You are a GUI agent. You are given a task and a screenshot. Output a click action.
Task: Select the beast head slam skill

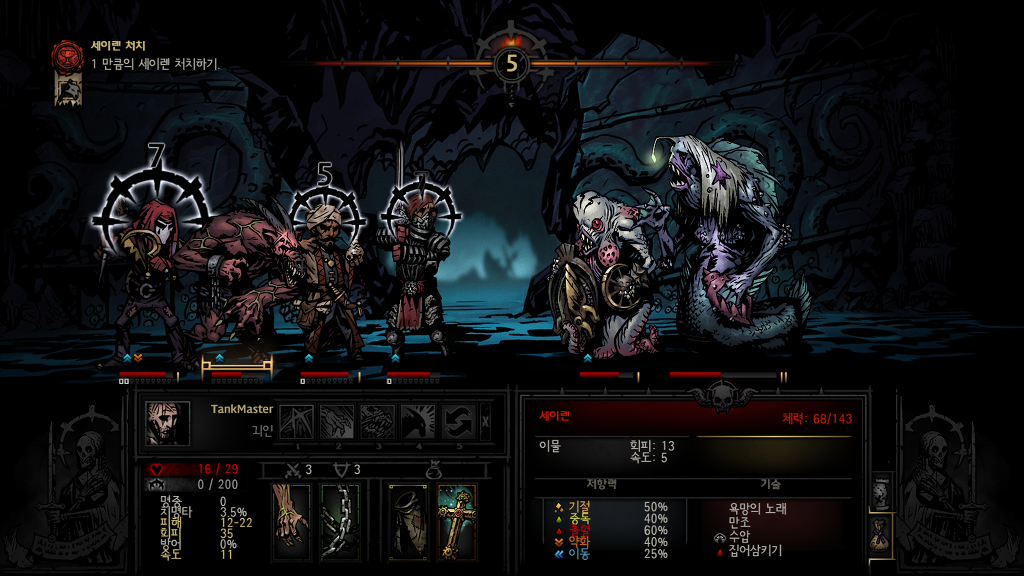click(x=420, y=421)
